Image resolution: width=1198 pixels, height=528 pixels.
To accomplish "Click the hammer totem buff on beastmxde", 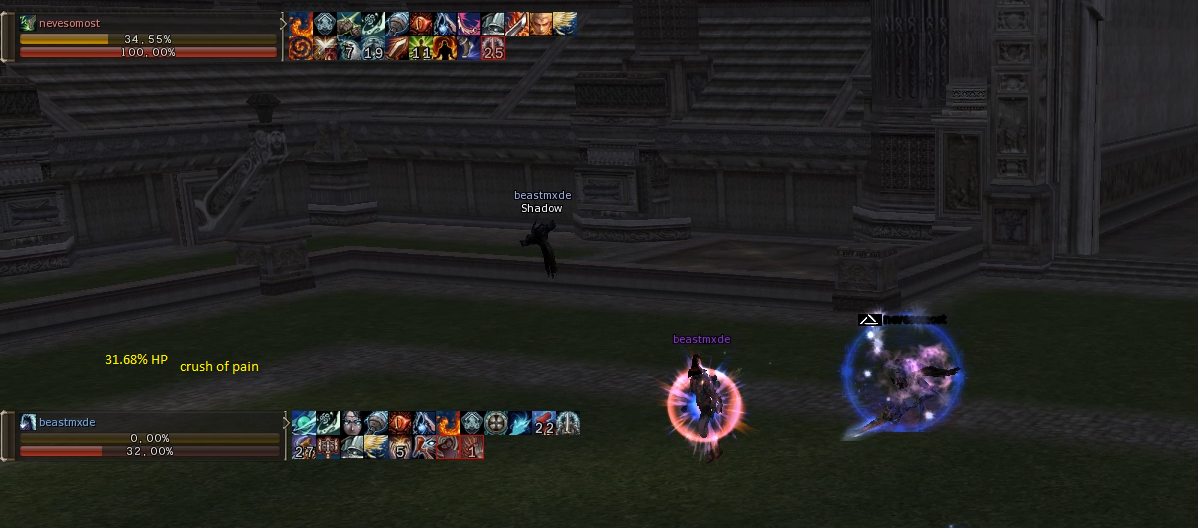I will [328, 447].
